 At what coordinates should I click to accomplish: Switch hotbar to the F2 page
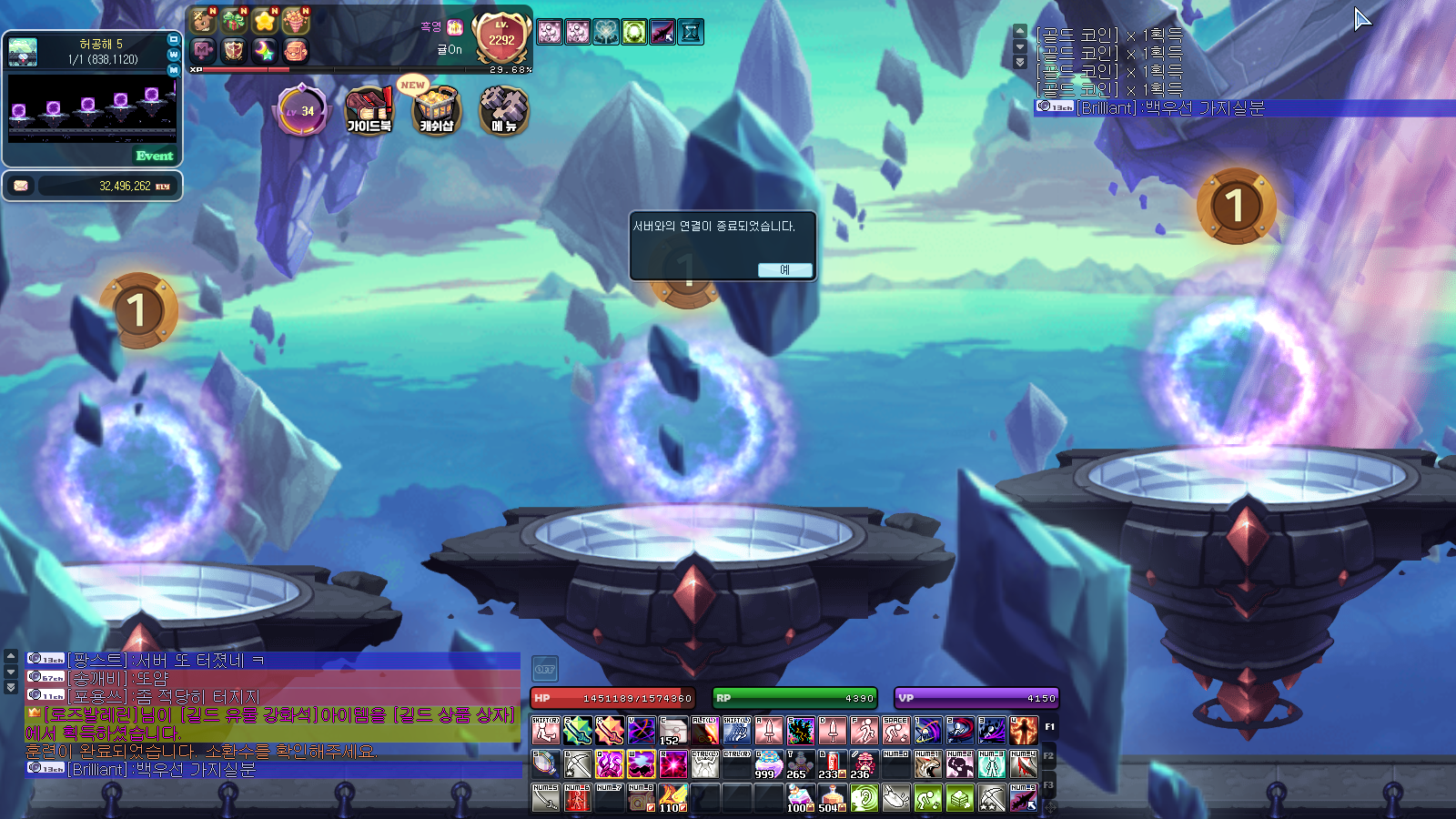pyautogui.click(x=1048, y=756)
